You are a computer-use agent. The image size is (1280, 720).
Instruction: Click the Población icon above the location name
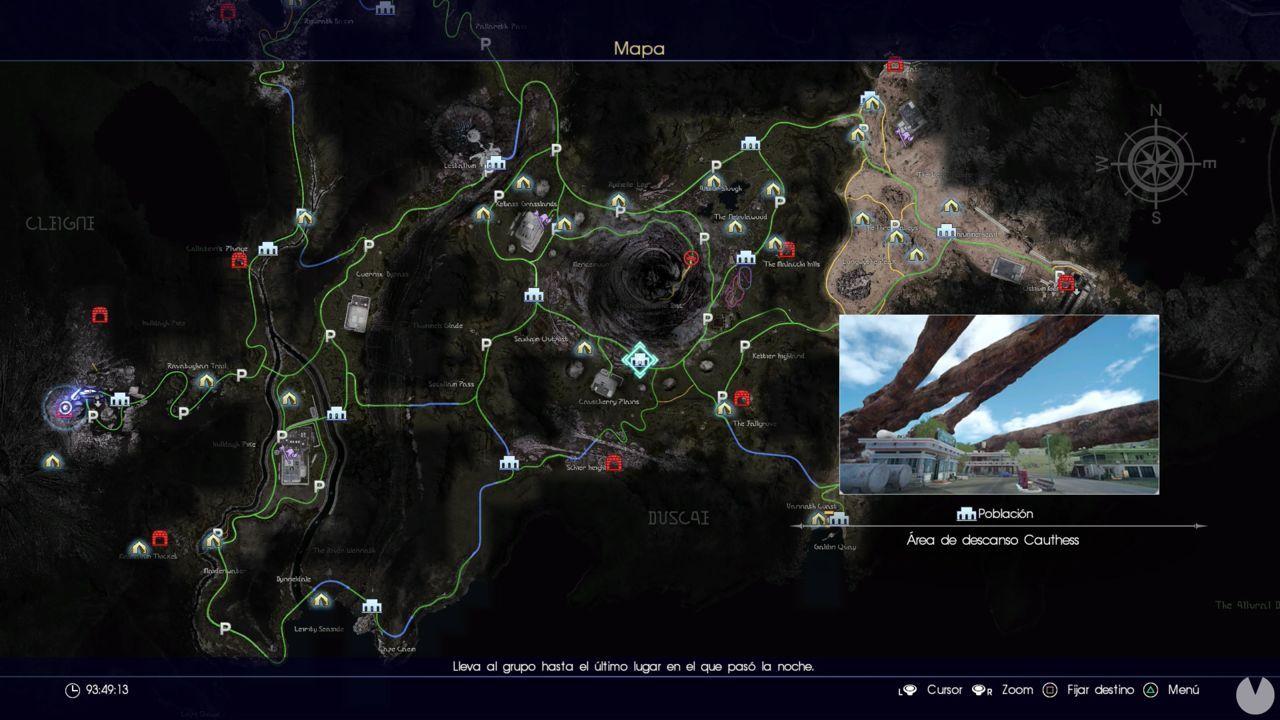[x=965, y=513]
